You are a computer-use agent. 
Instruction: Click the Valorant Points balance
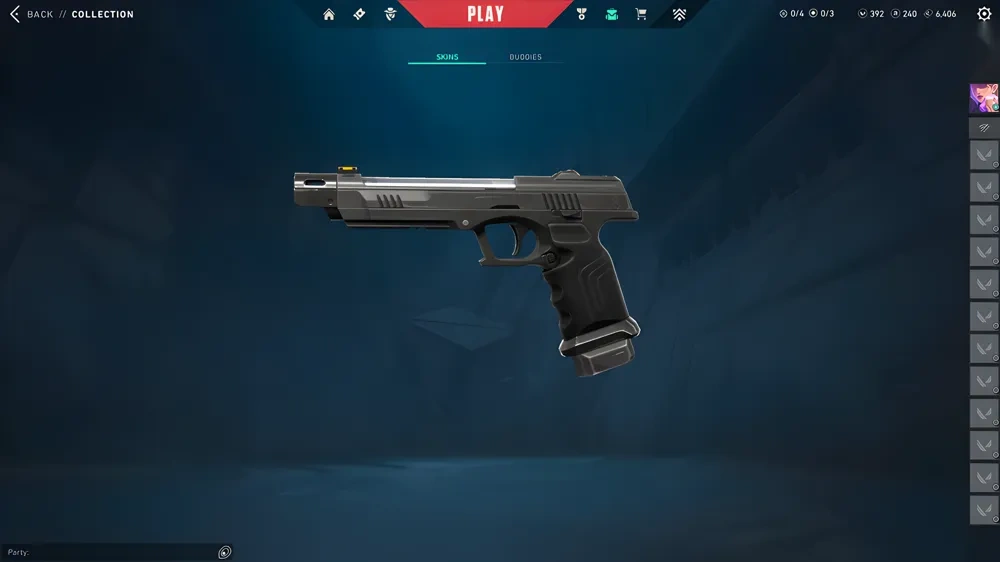point(871,14)
